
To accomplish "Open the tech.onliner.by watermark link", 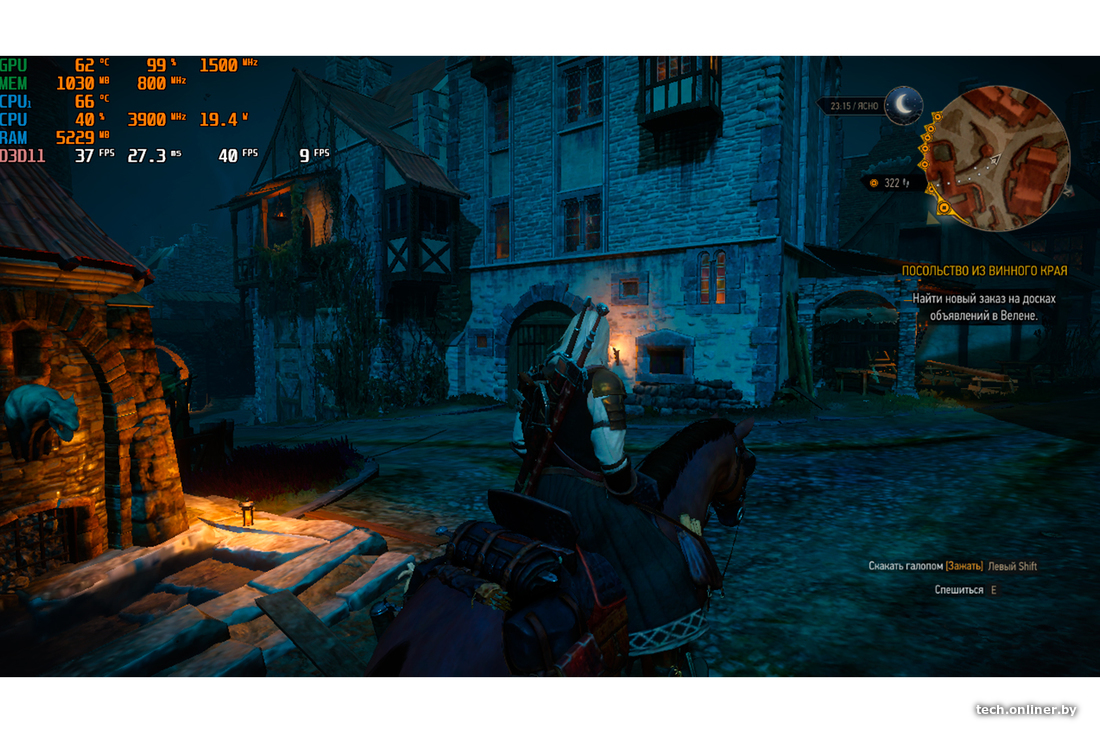I will pos(1025,709).
